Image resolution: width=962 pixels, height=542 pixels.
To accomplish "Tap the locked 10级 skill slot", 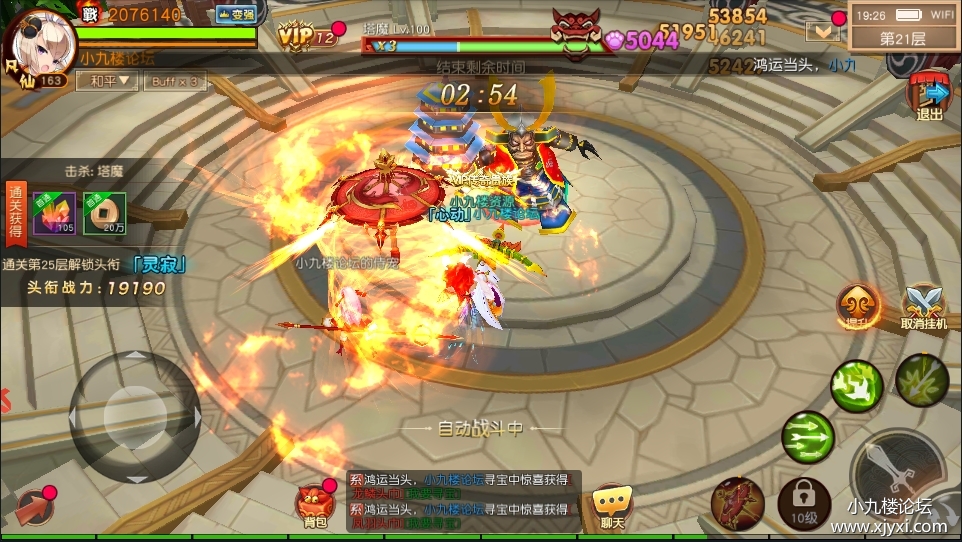I will pos(804,503).
